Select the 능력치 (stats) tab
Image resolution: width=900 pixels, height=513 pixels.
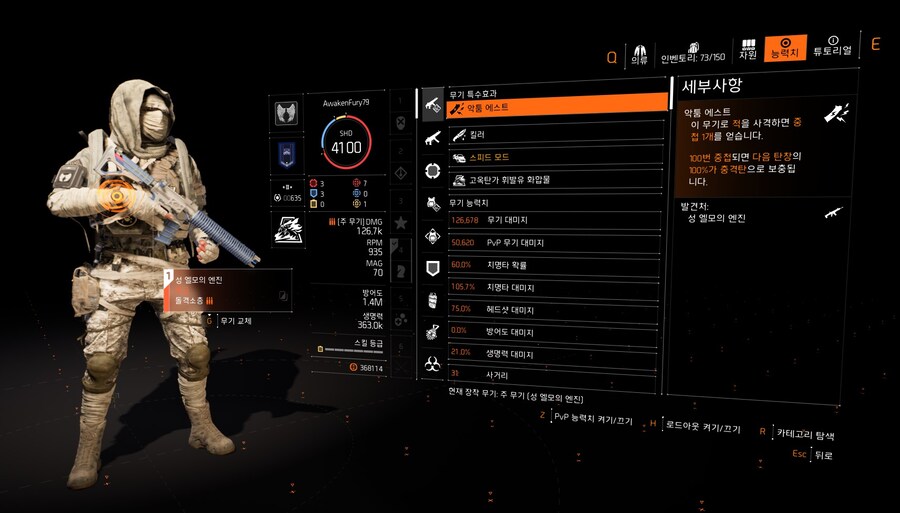(x=785, y=49)
